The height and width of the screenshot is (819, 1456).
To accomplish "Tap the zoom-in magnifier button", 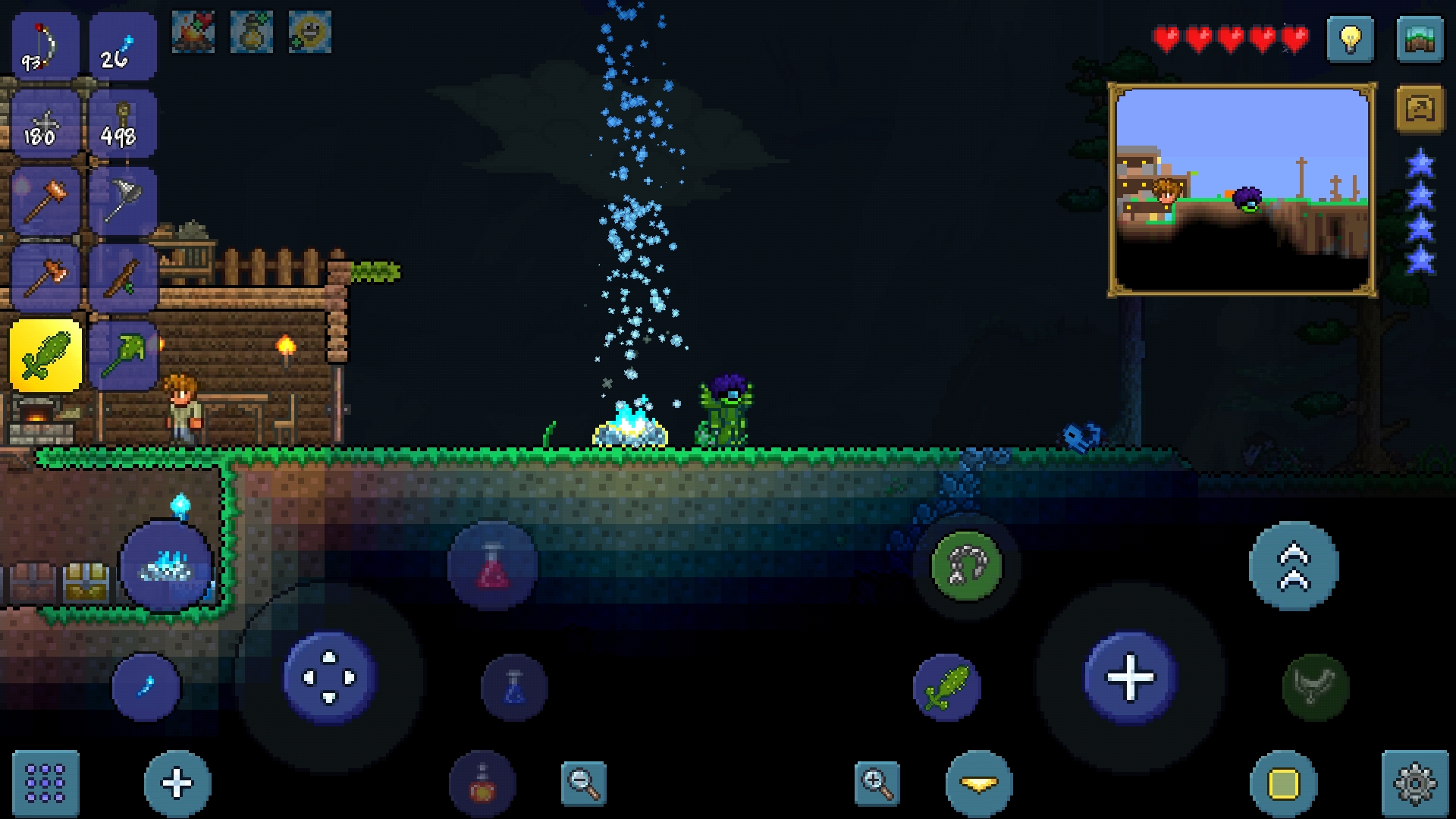I will 876,784.
